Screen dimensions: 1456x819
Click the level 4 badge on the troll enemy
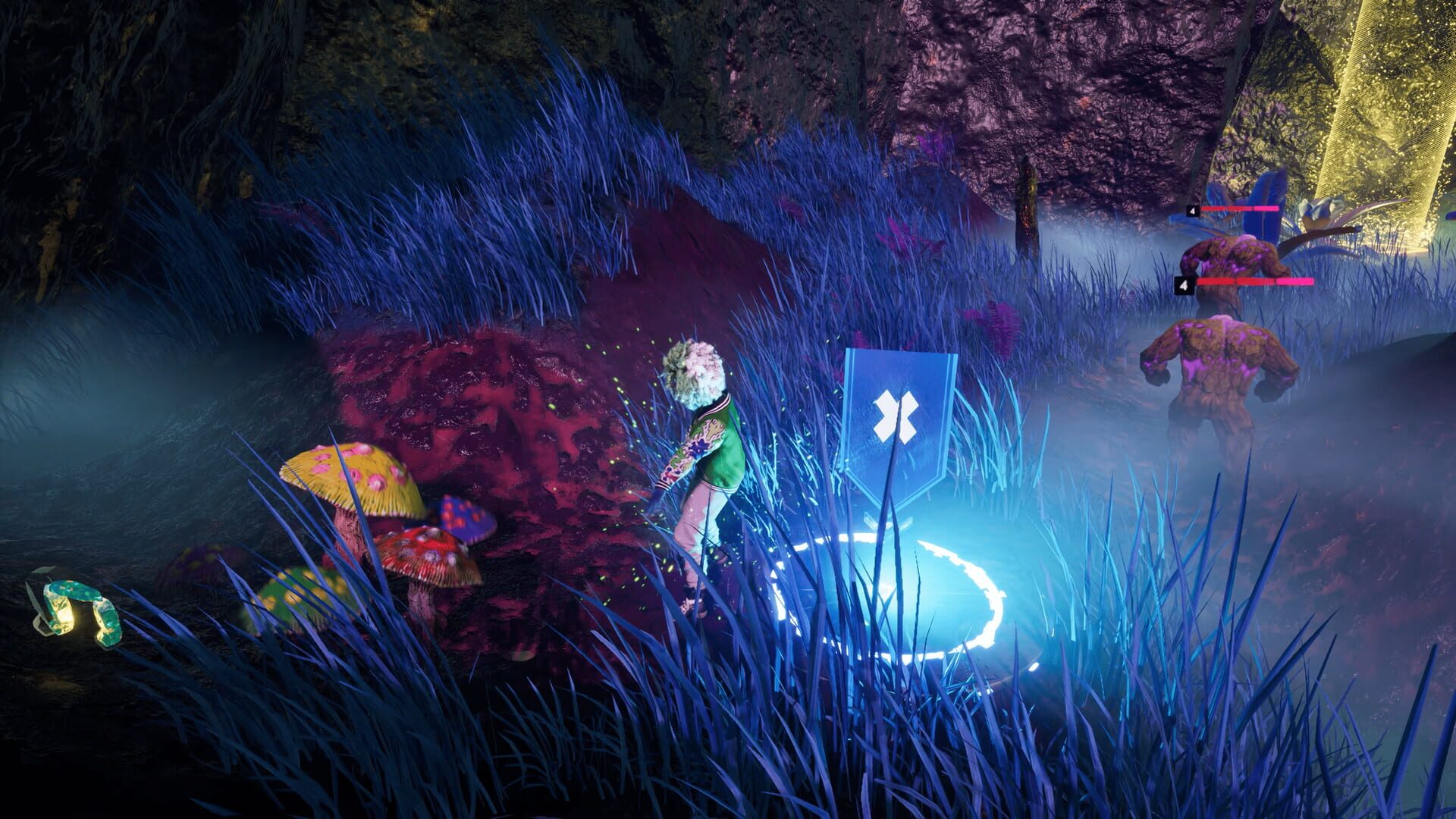[x=1185, y=287]
